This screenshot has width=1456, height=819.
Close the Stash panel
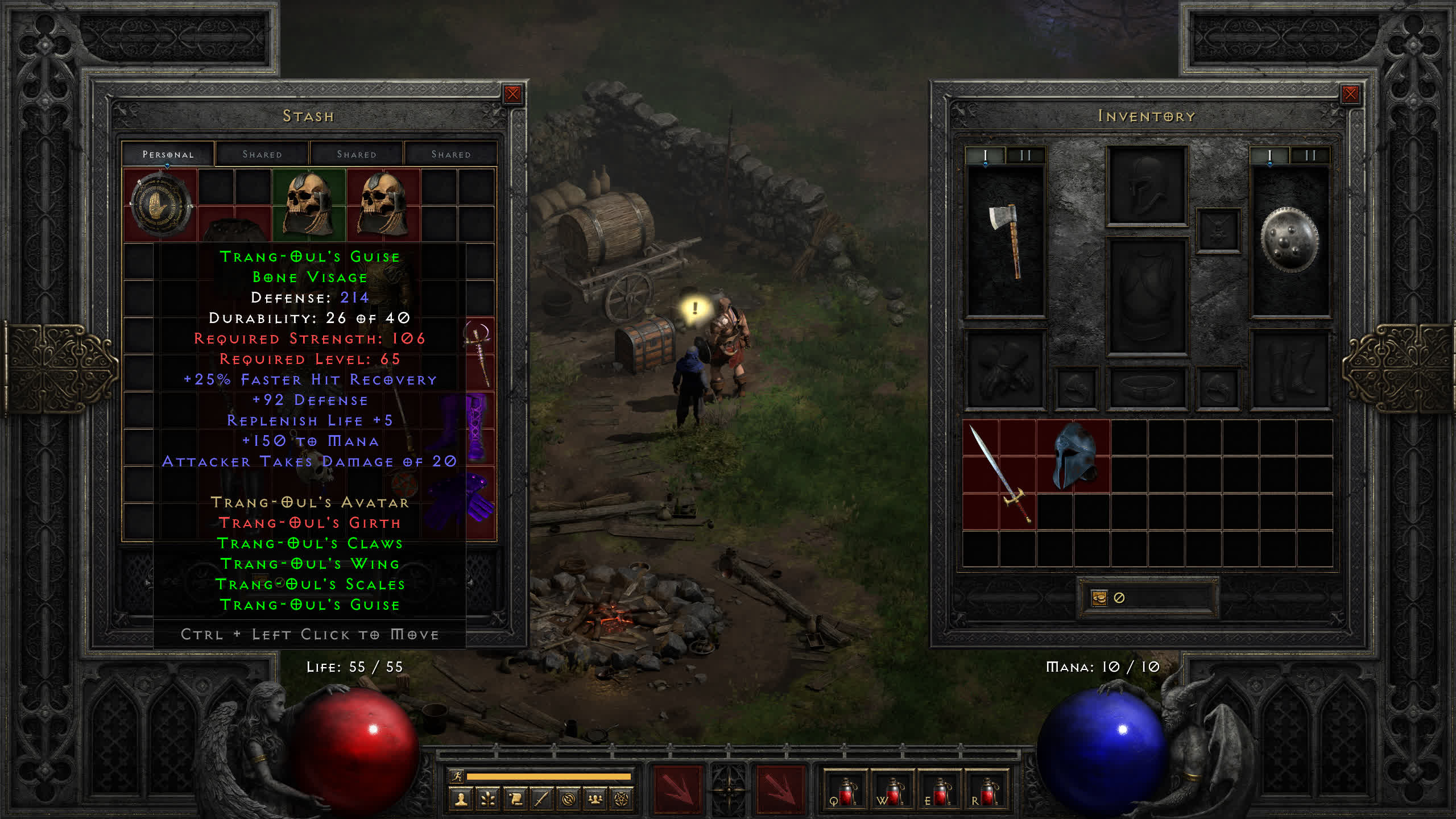512,94
